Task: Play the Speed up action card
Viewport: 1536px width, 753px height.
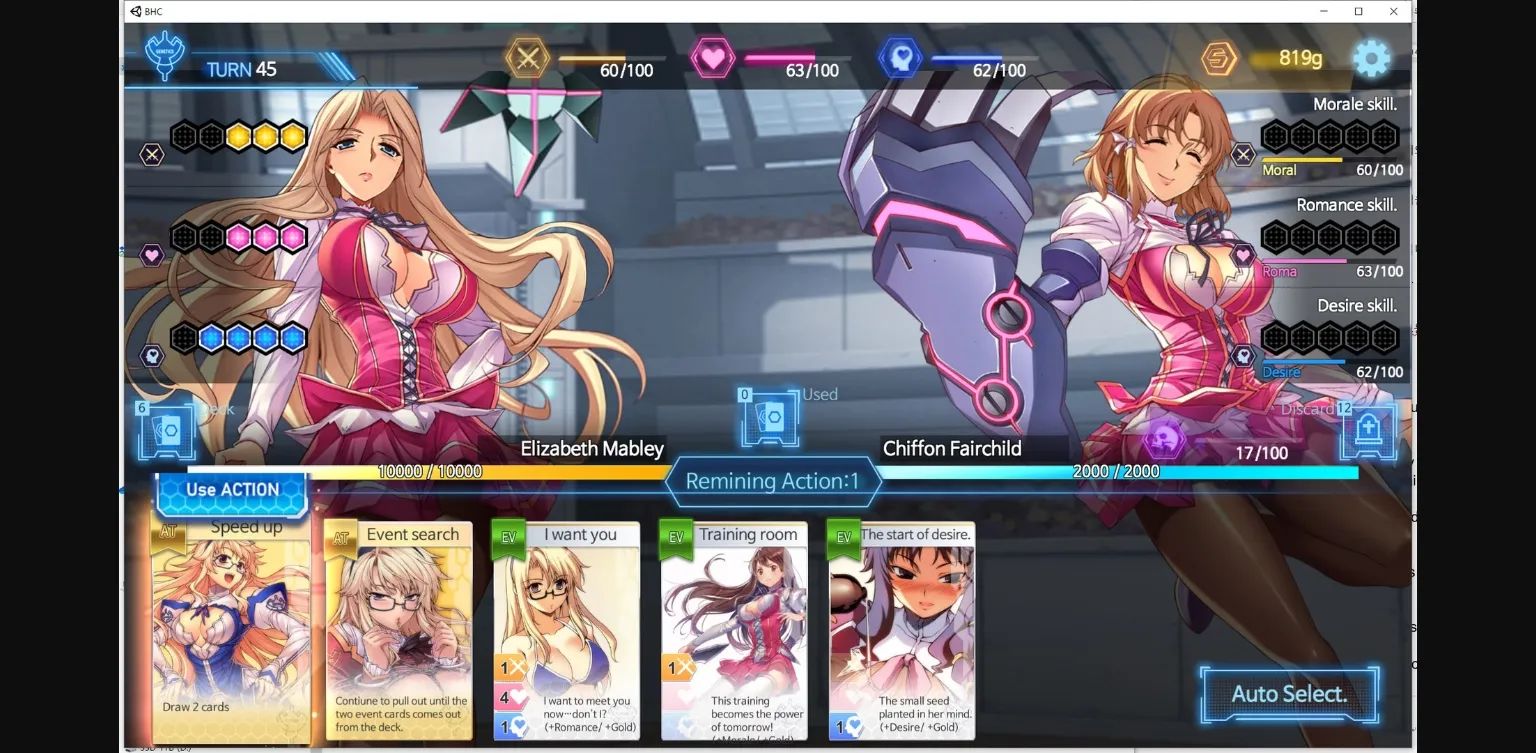Action: click(x=232, y=630)
